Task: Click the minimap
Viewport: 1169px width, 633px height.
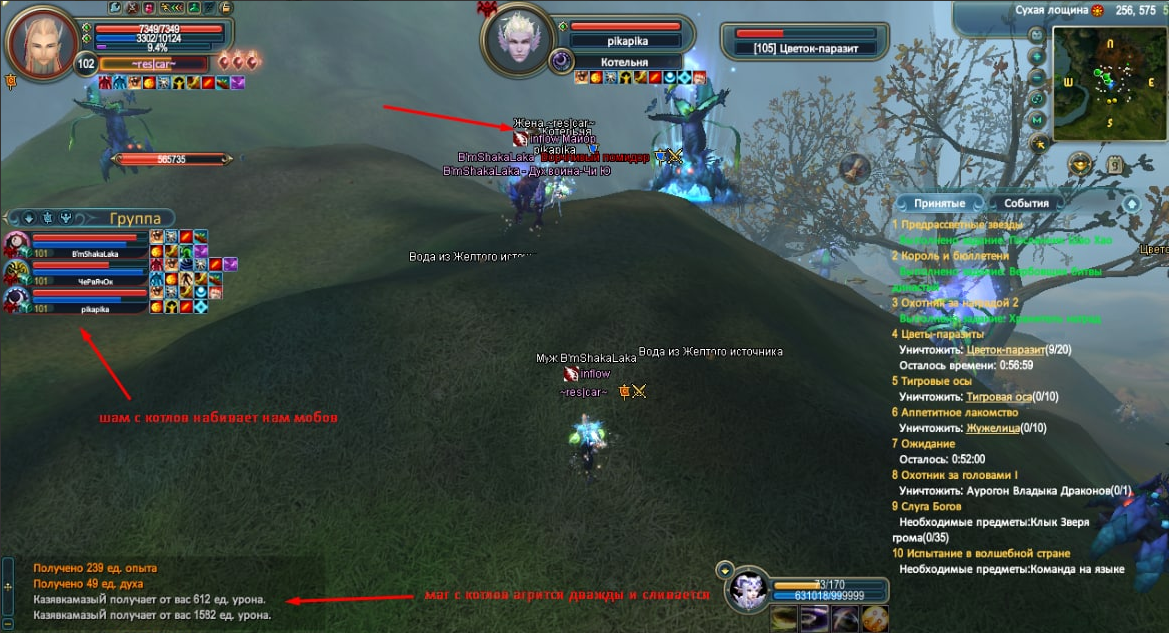Action: (x=1110, y=83)
